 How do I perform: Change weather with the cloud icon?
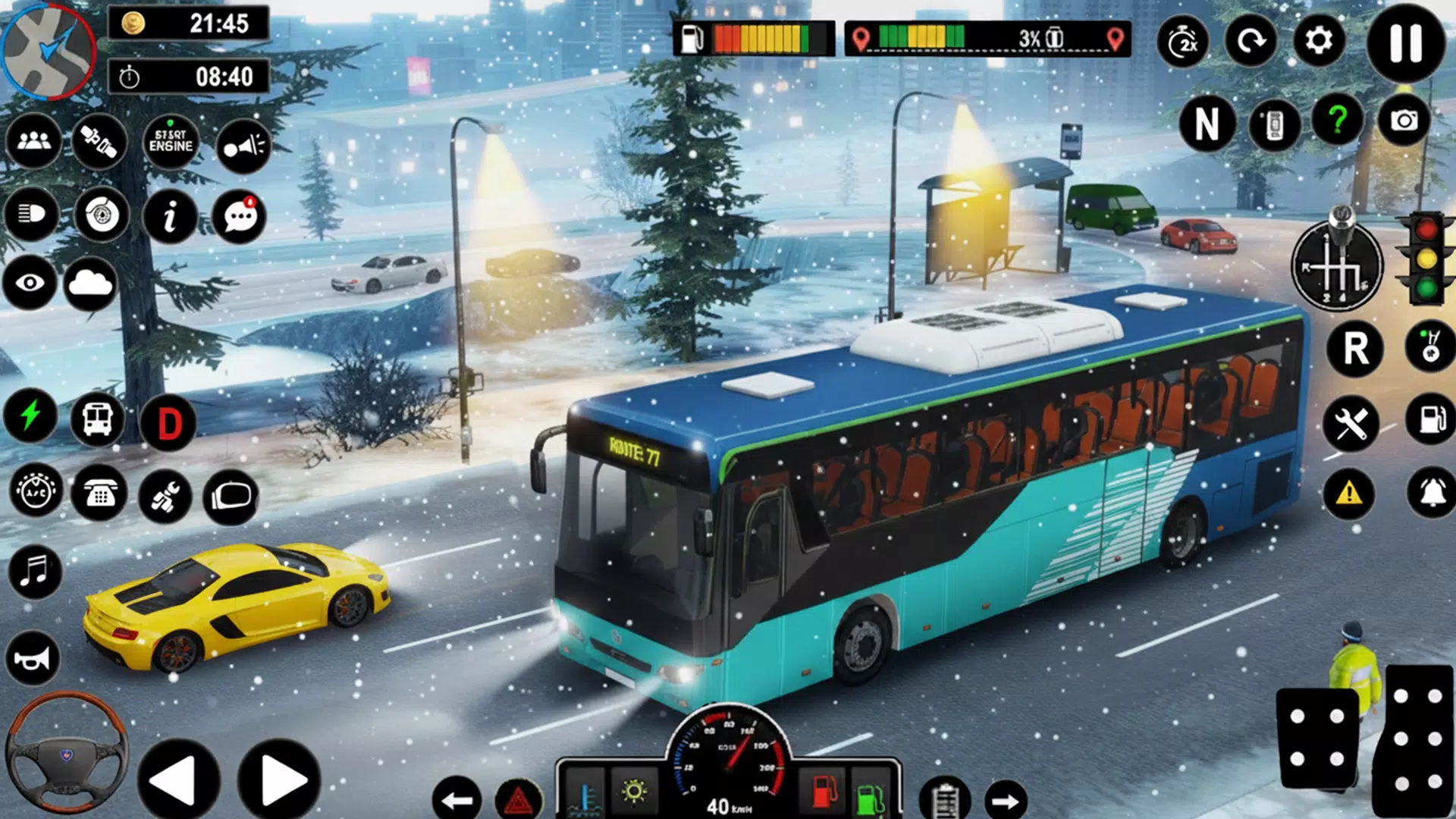click(x=90, y=284)
